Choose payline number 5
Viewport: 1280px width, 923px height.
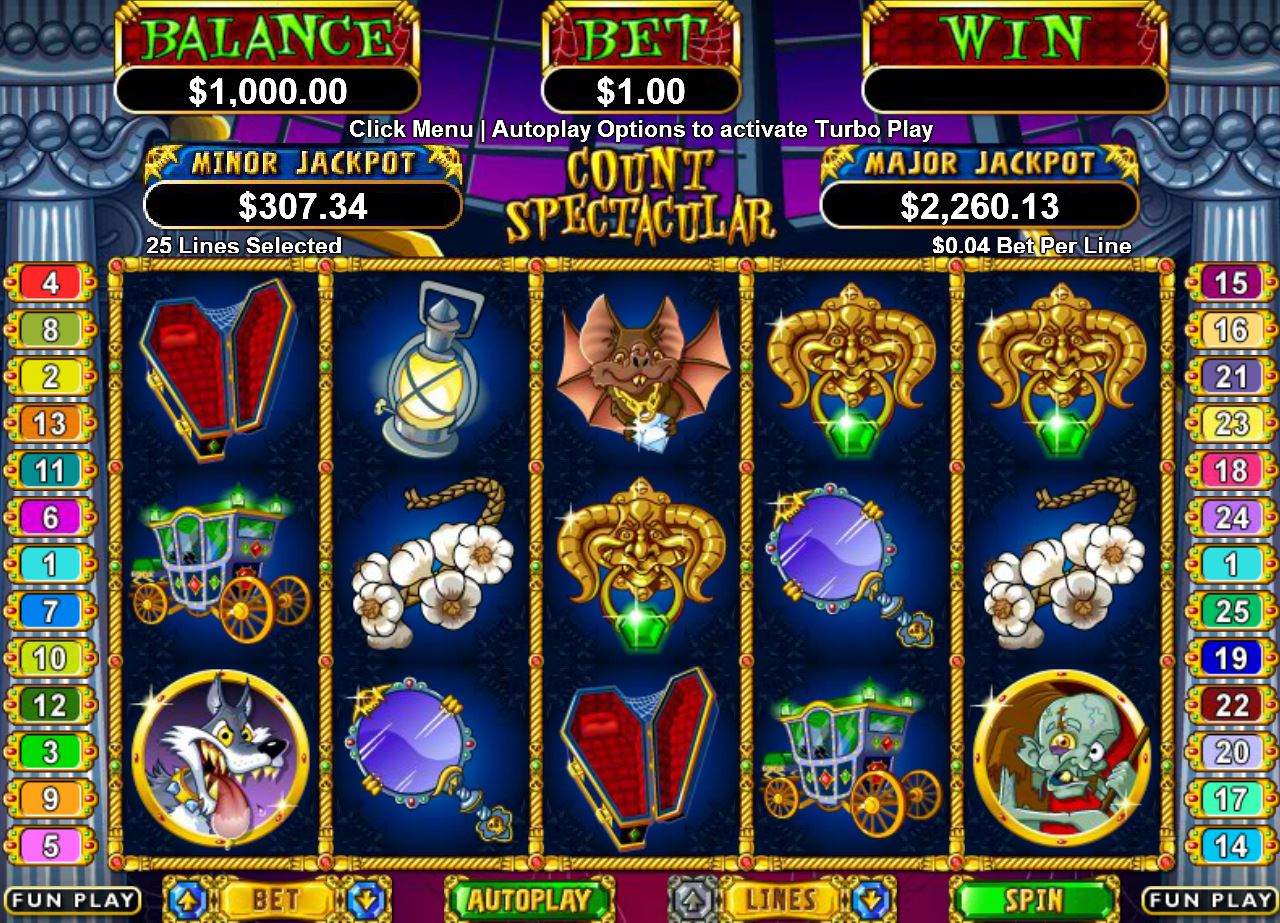(x=50, y=847)
